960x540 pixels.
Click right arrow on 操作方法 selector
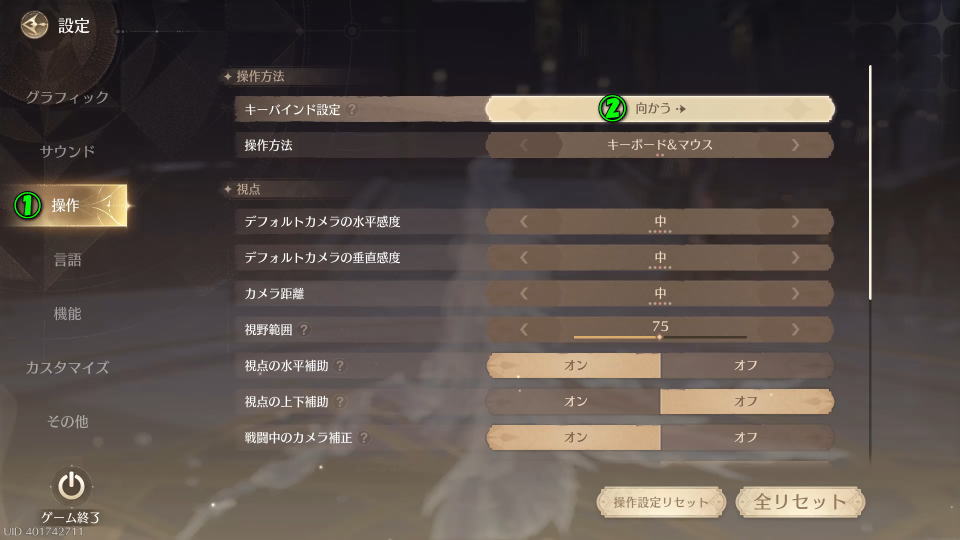pos(795,145)
